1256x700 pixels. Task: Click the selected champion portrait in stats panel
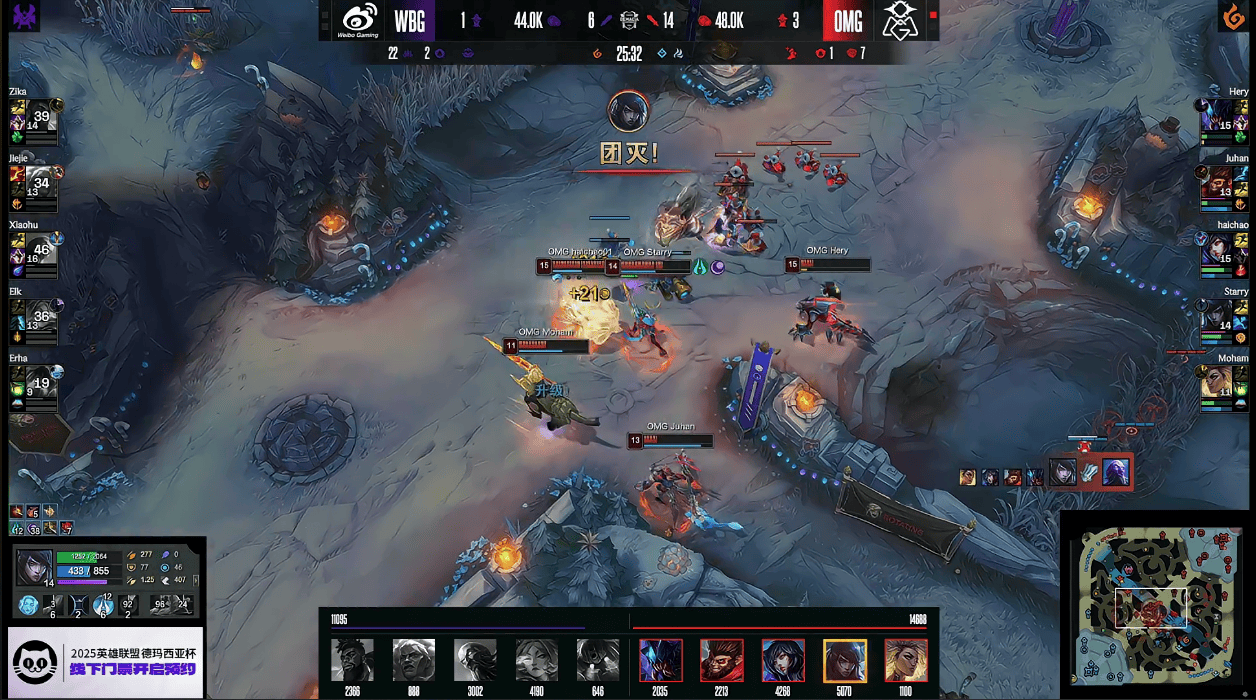click(34, 567)
